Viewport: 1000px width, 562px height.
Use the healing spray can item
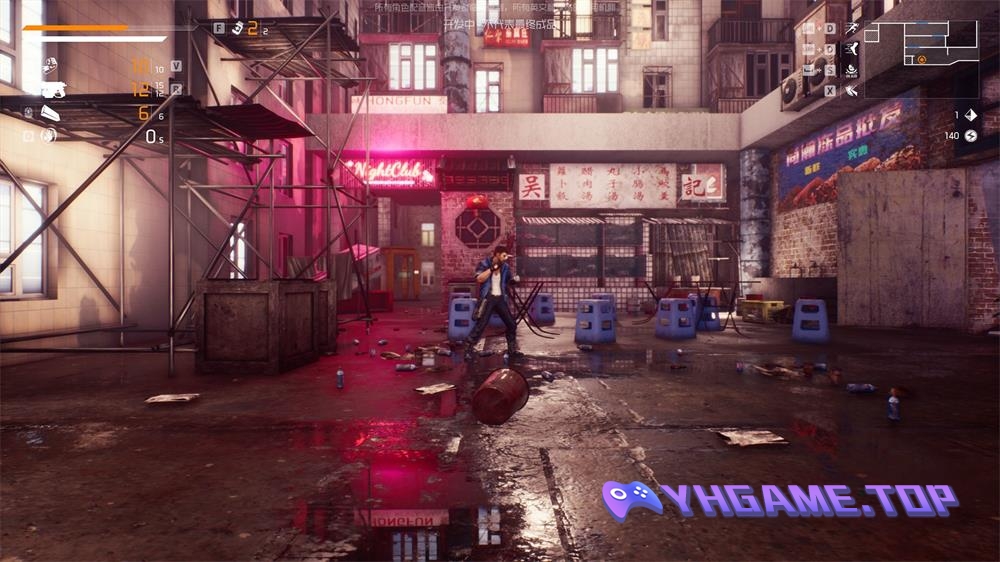tap(237, 28)
